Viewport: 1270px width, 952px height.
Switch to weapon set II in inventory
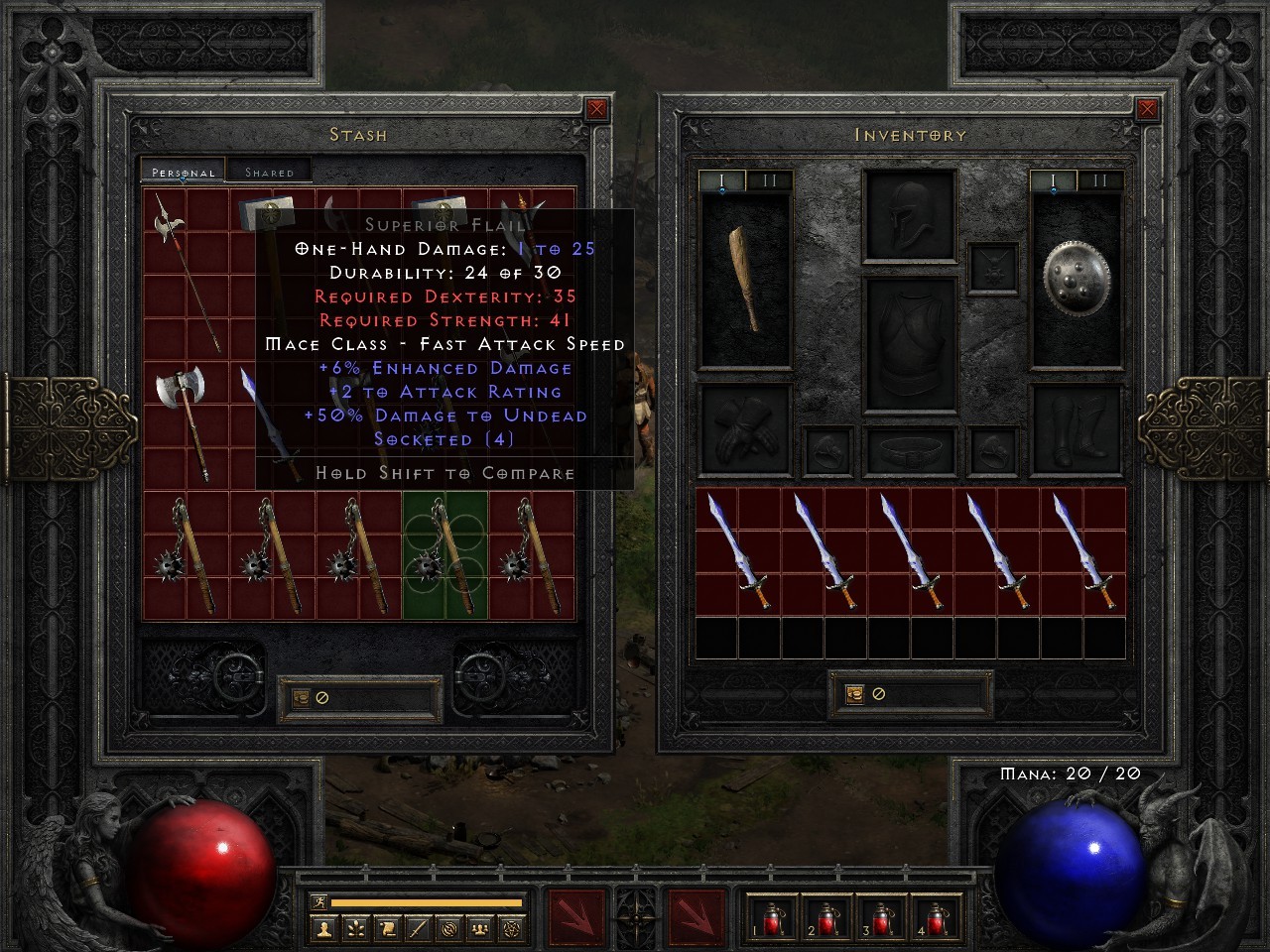pos(1098,181)
